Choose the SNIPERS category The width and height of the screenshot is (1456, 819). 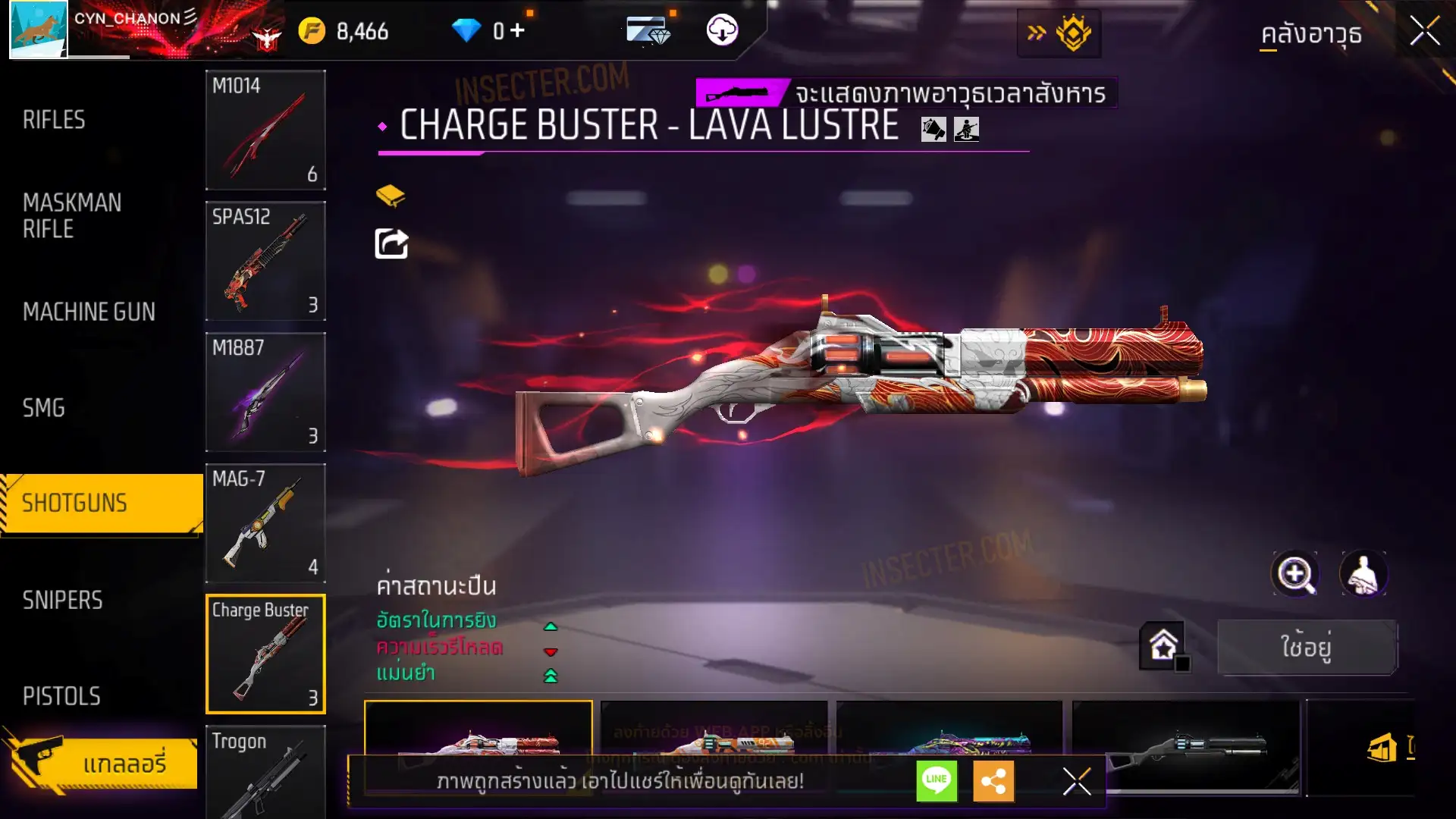coord(62,601)
